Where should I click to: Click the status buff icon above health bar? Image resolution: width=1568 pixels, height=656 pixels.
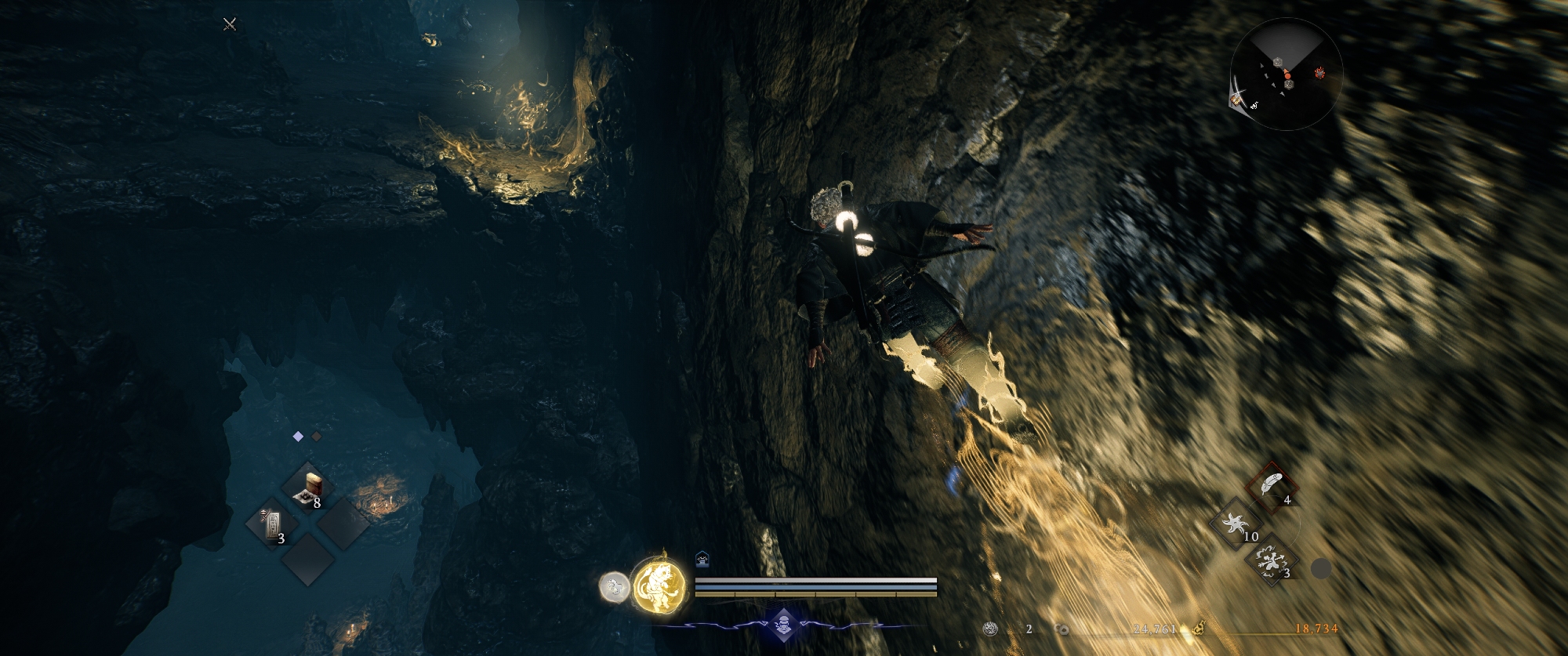[x=702, y=559]
